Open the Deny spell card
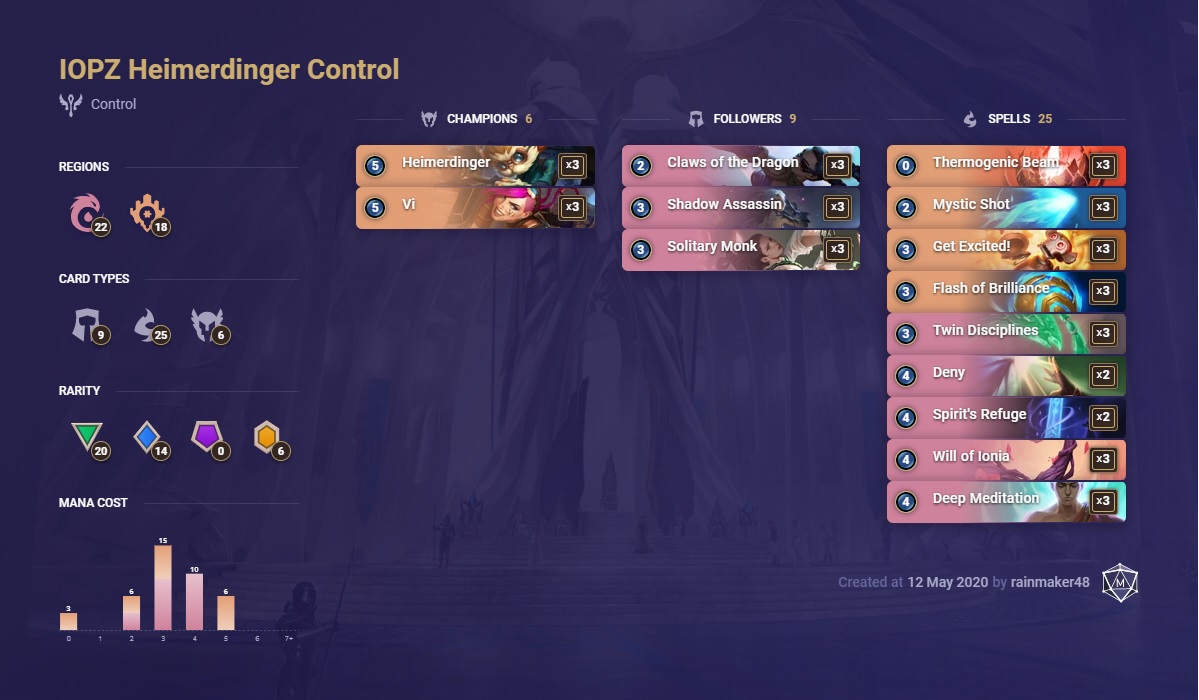 click(1005, 376)
